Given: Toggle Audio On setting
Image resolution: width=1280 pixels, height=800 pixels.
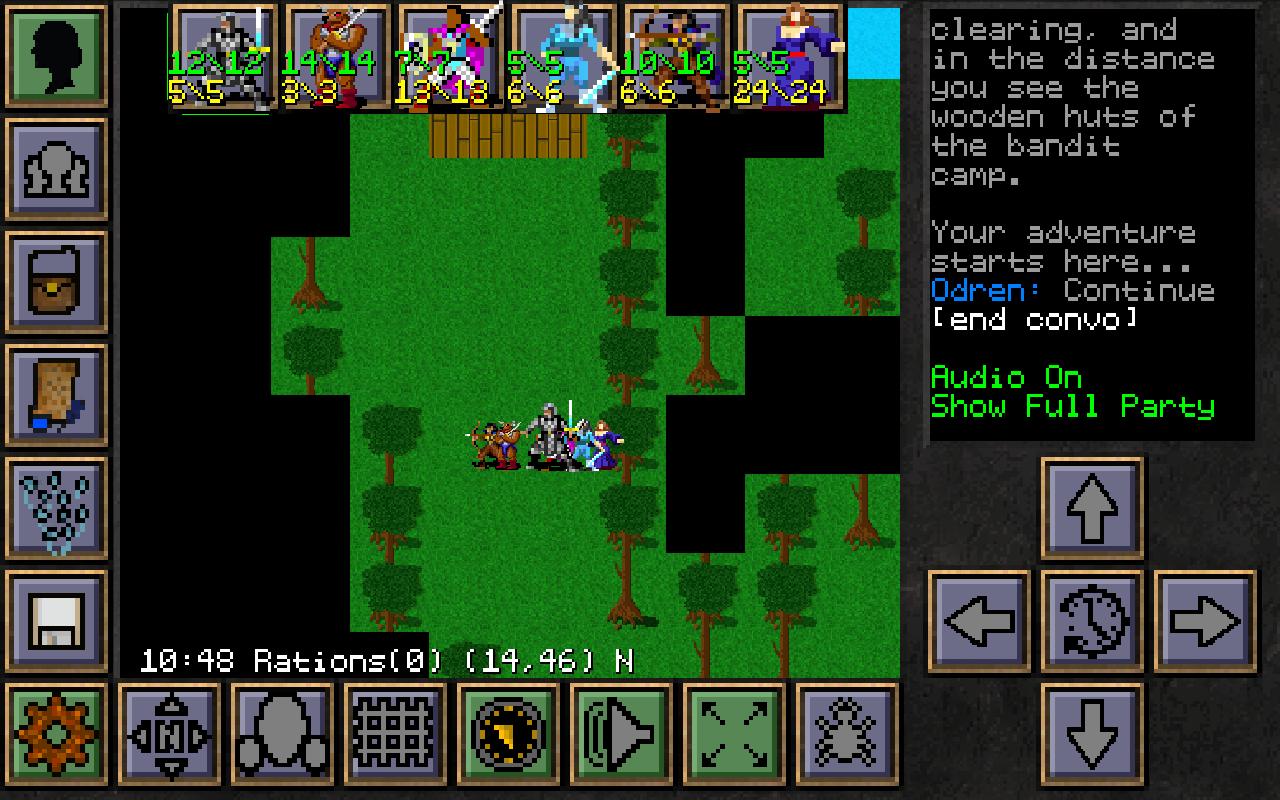Looking at the screenshot, I should 1005,378.
